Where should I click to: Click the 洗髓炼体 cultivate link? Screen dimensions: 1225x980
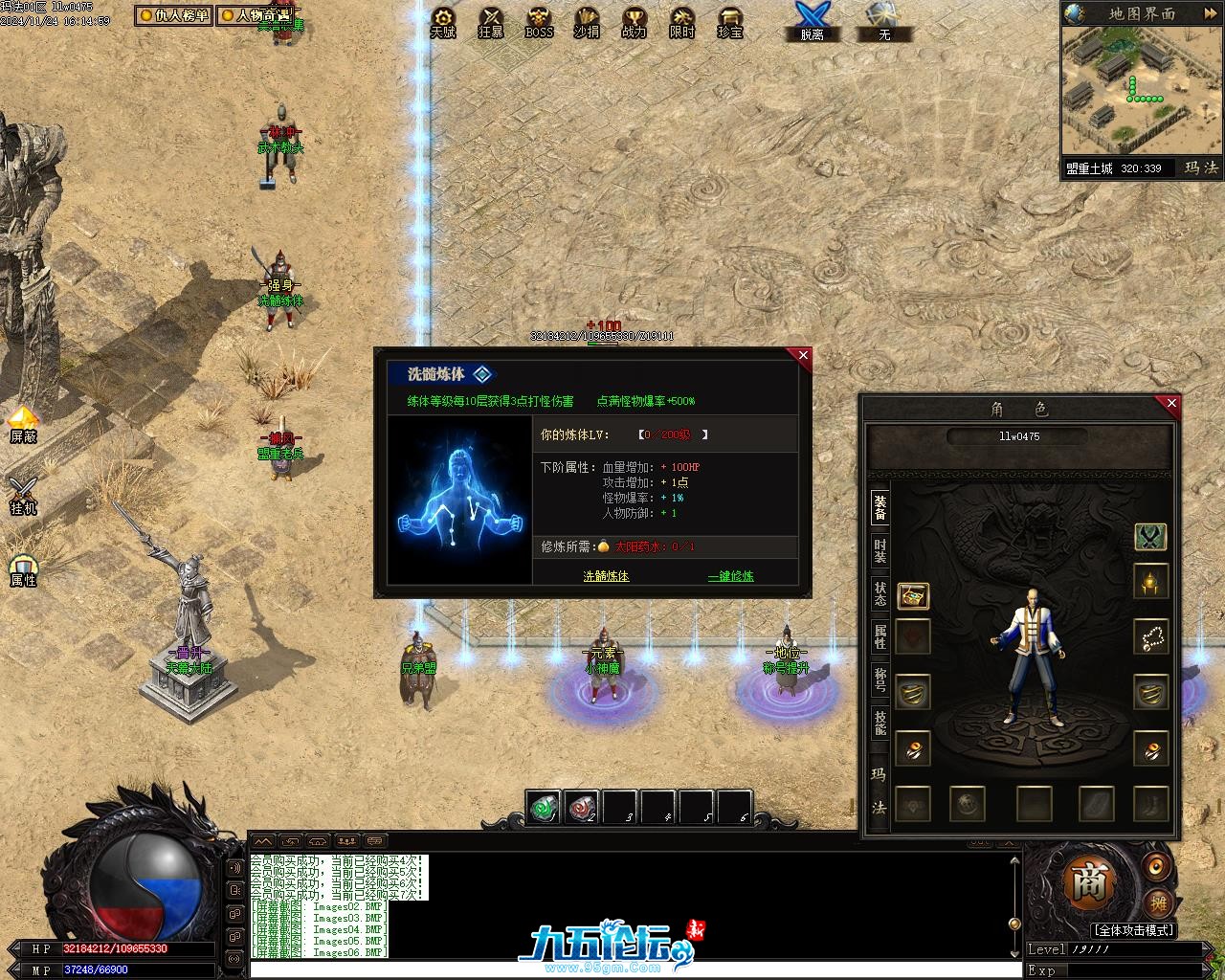coord(606,576)
